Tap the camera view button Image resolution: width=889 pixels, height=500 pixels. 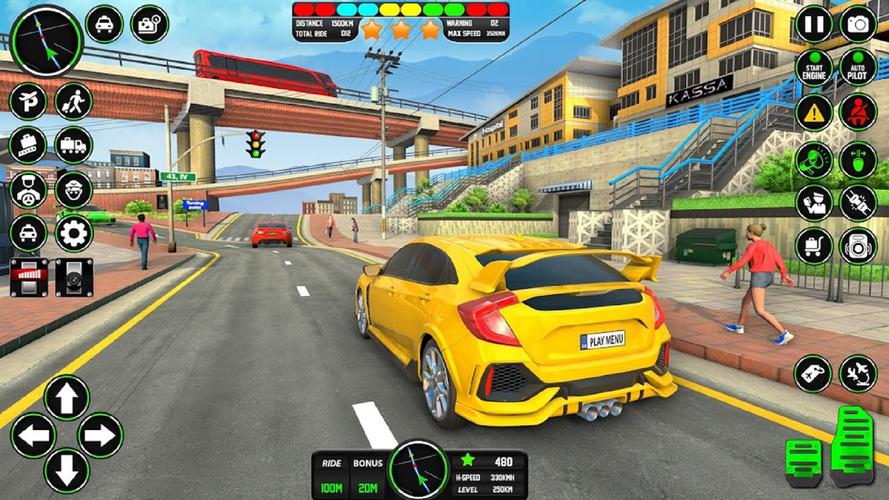click(x=858, y=24)
